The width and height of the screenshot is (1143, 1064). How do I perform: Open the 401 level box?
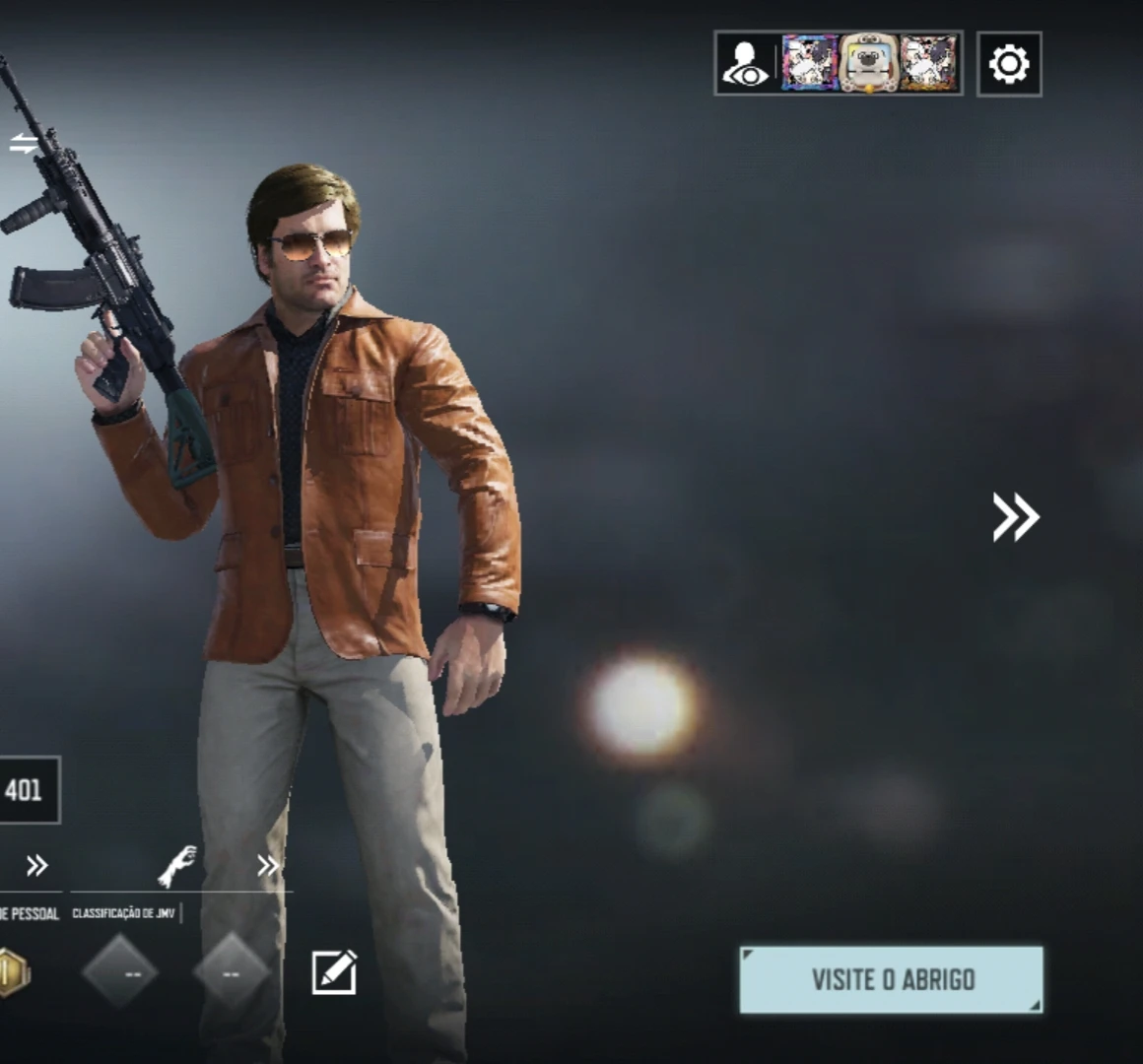point(26,790)
